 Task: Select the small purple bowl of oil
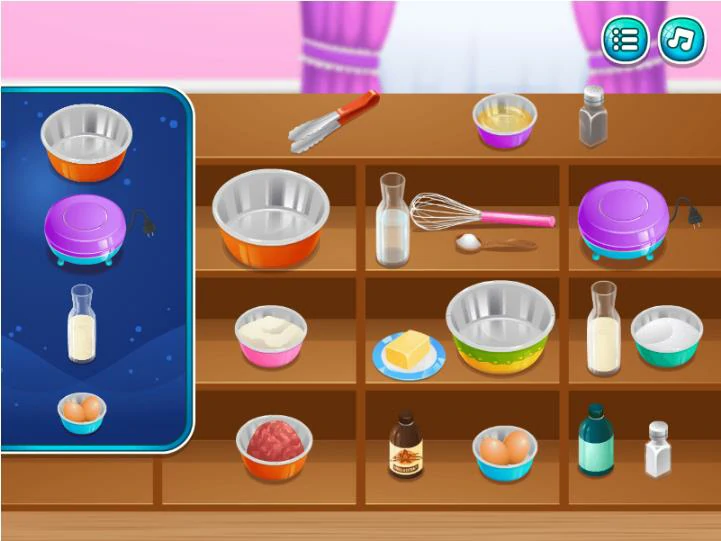click(x=504, y=120)
